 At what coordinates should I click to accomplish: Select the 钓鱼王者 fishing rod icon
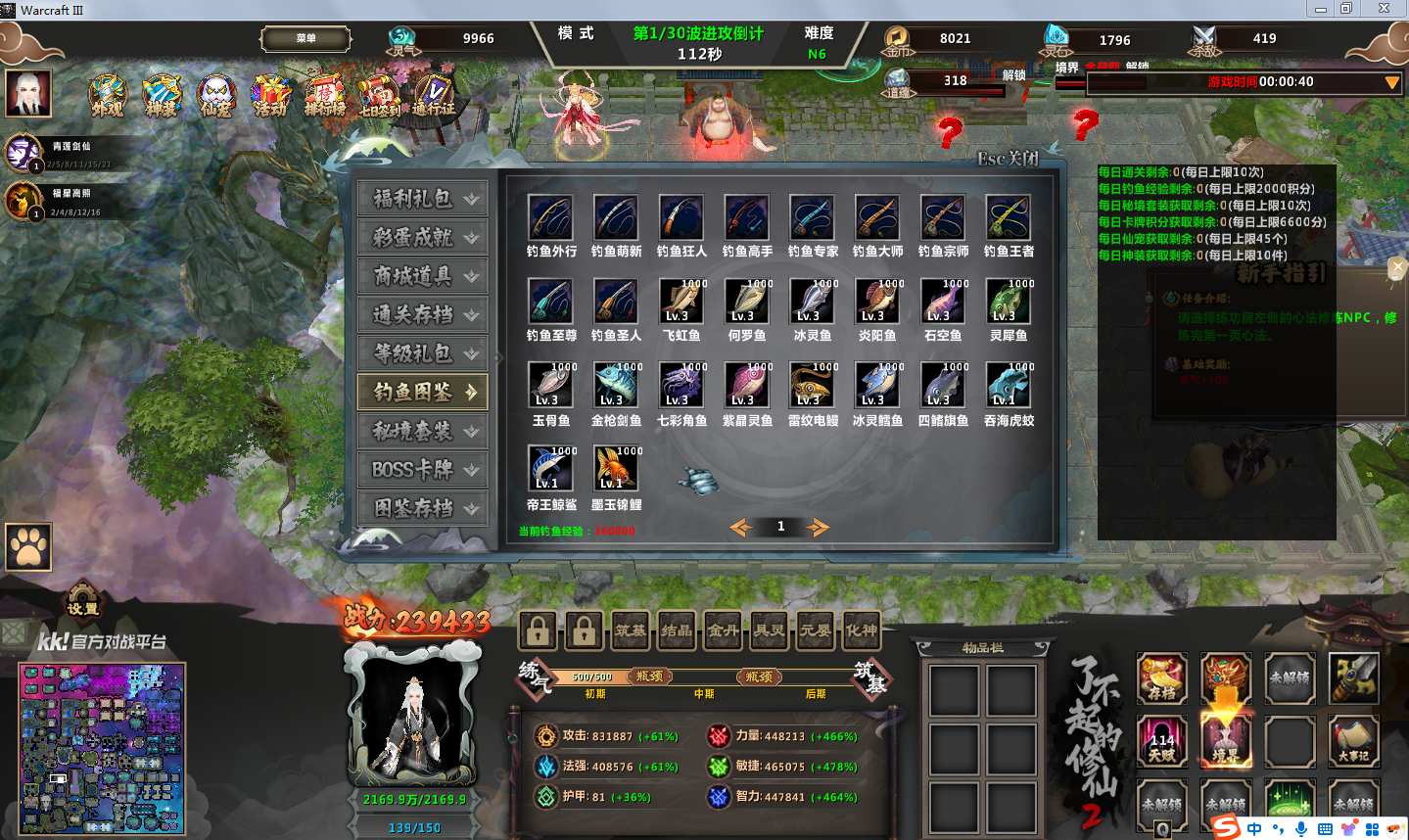click(1009, 218)
